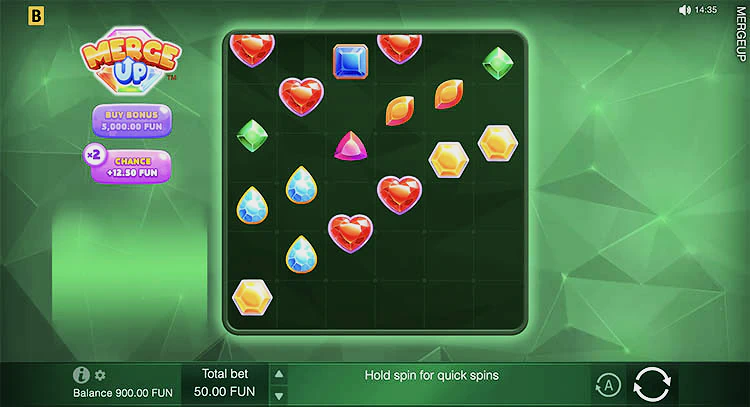Open settings via the gear icon

pos(100,375)
